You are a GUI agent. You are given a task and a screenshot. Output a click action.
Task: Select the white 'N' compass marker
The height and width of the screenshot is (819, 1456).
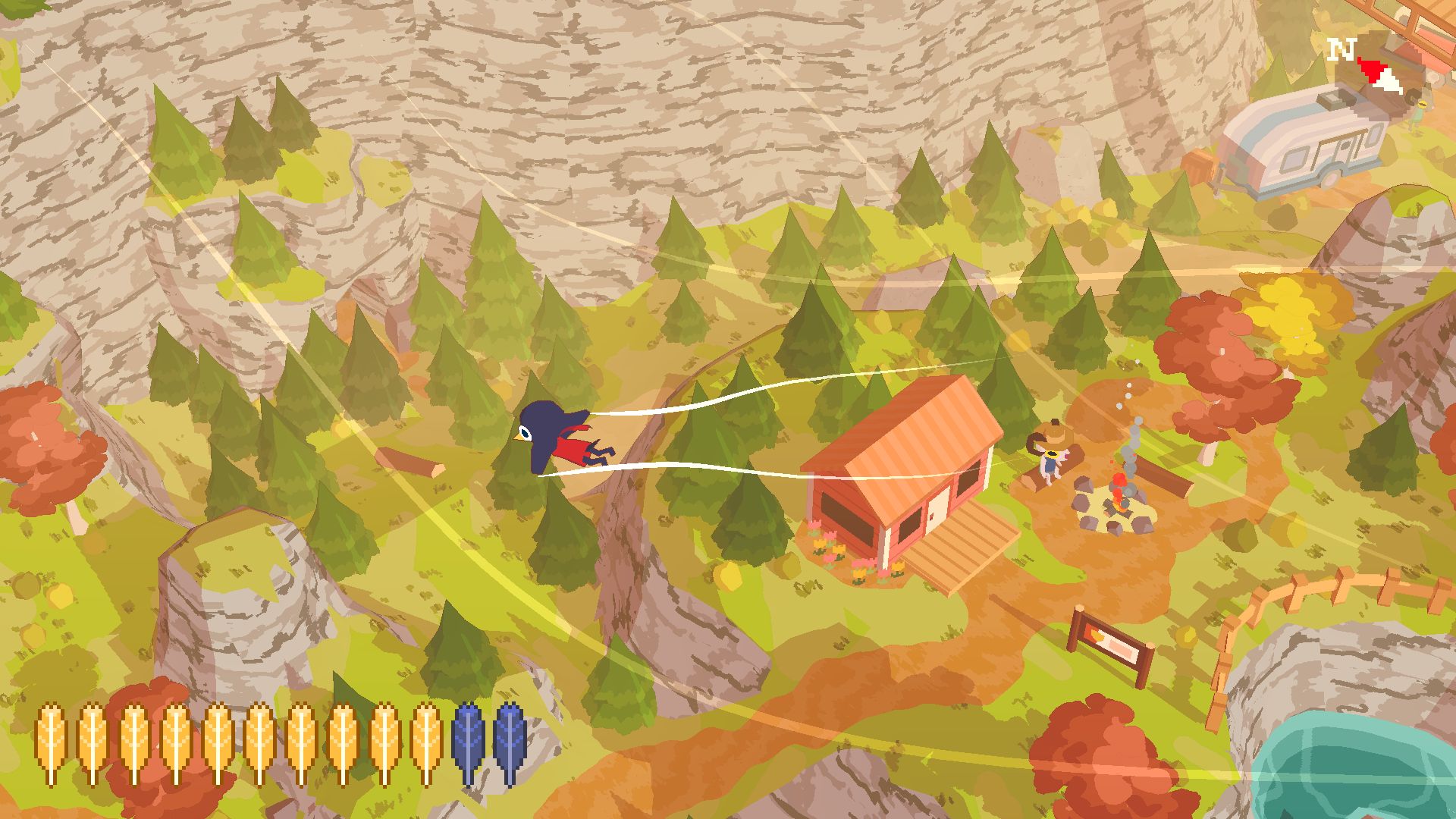1341,49
